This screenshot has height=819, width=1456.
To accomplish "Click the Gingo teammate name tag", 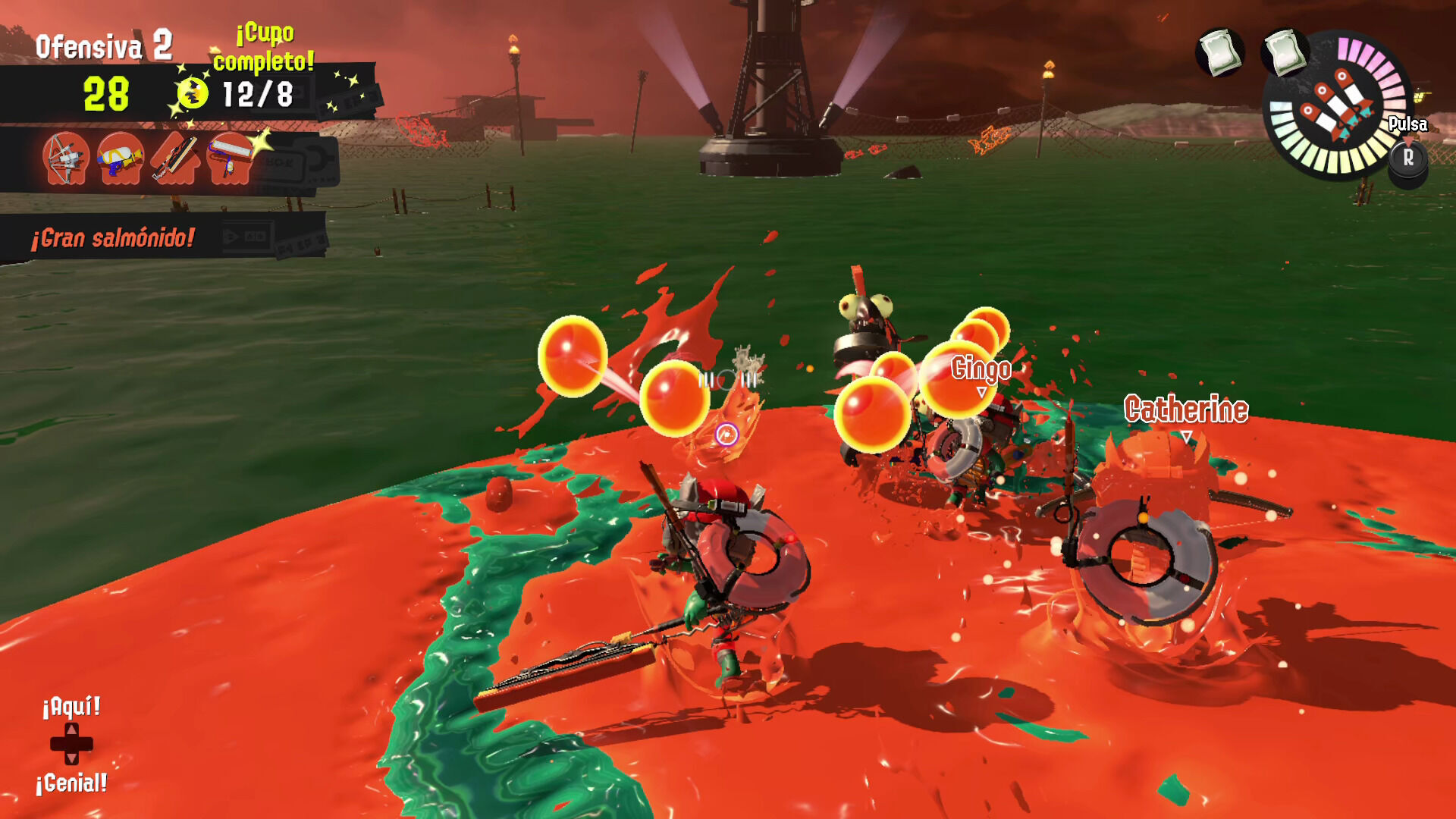I will (x=981, y=369).
